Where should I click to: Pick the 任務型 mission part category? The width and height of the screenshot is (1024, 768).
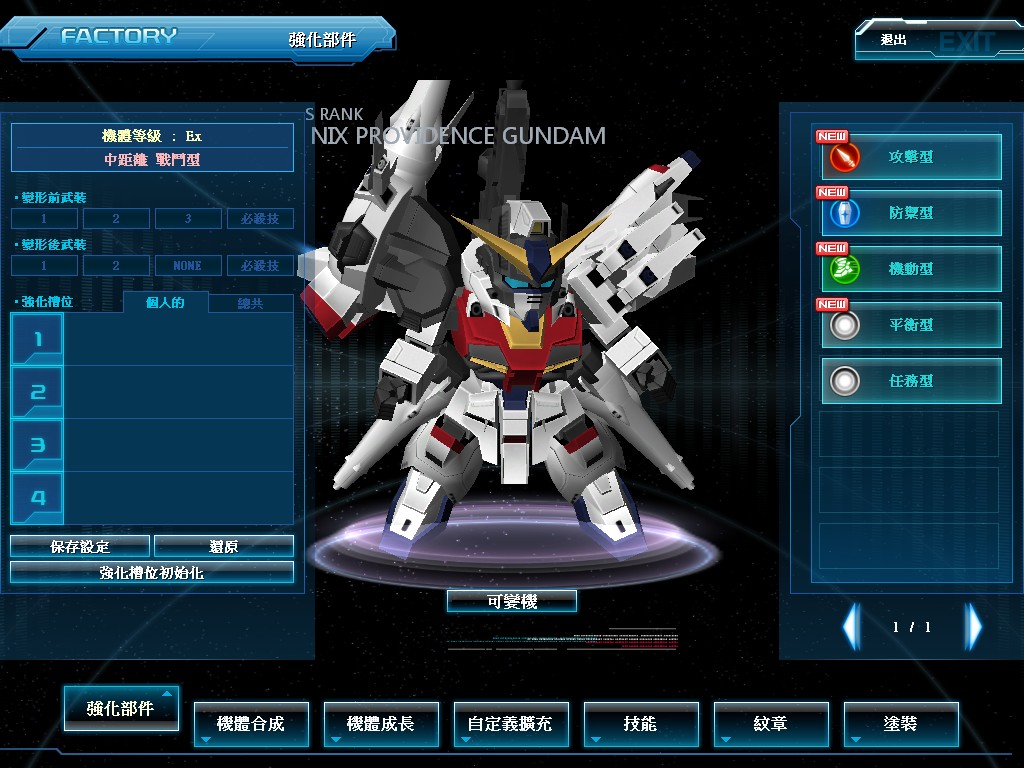point(911,381)
